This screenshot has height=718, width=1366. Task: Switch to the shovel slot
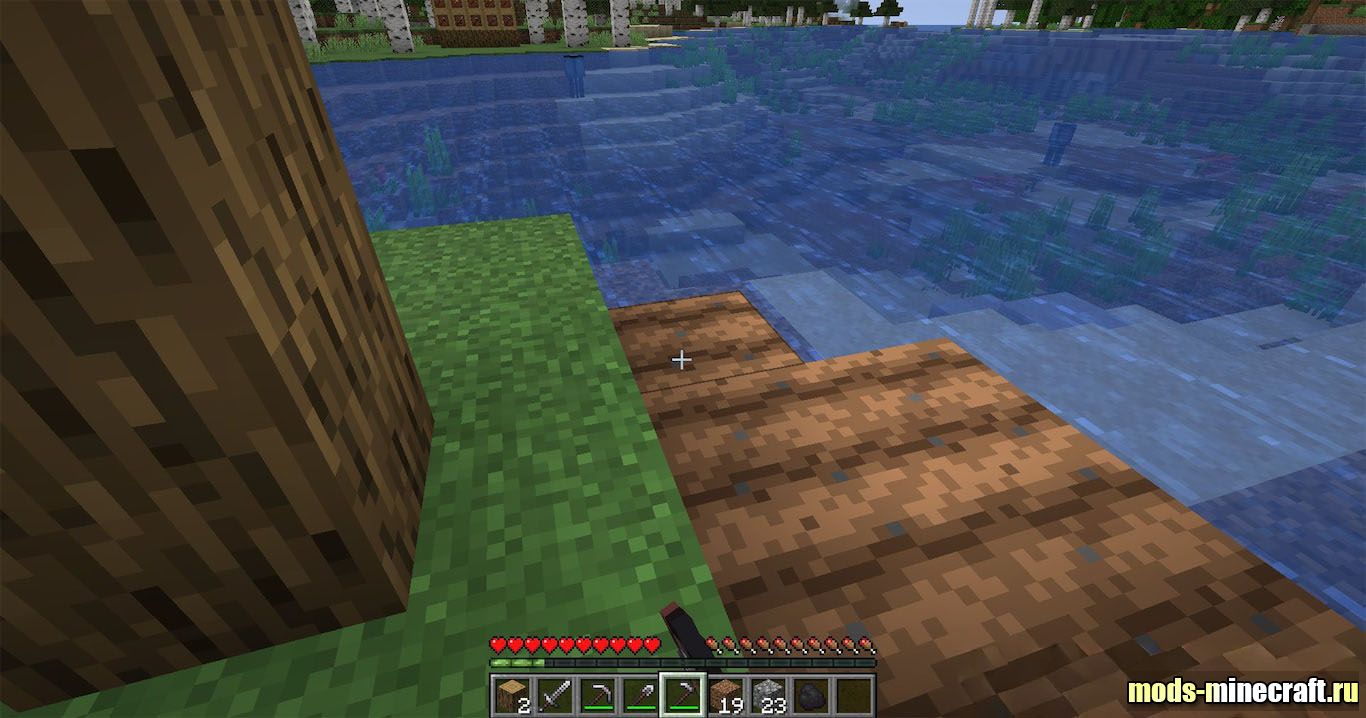pyautogui.click(x=639, y=694)
